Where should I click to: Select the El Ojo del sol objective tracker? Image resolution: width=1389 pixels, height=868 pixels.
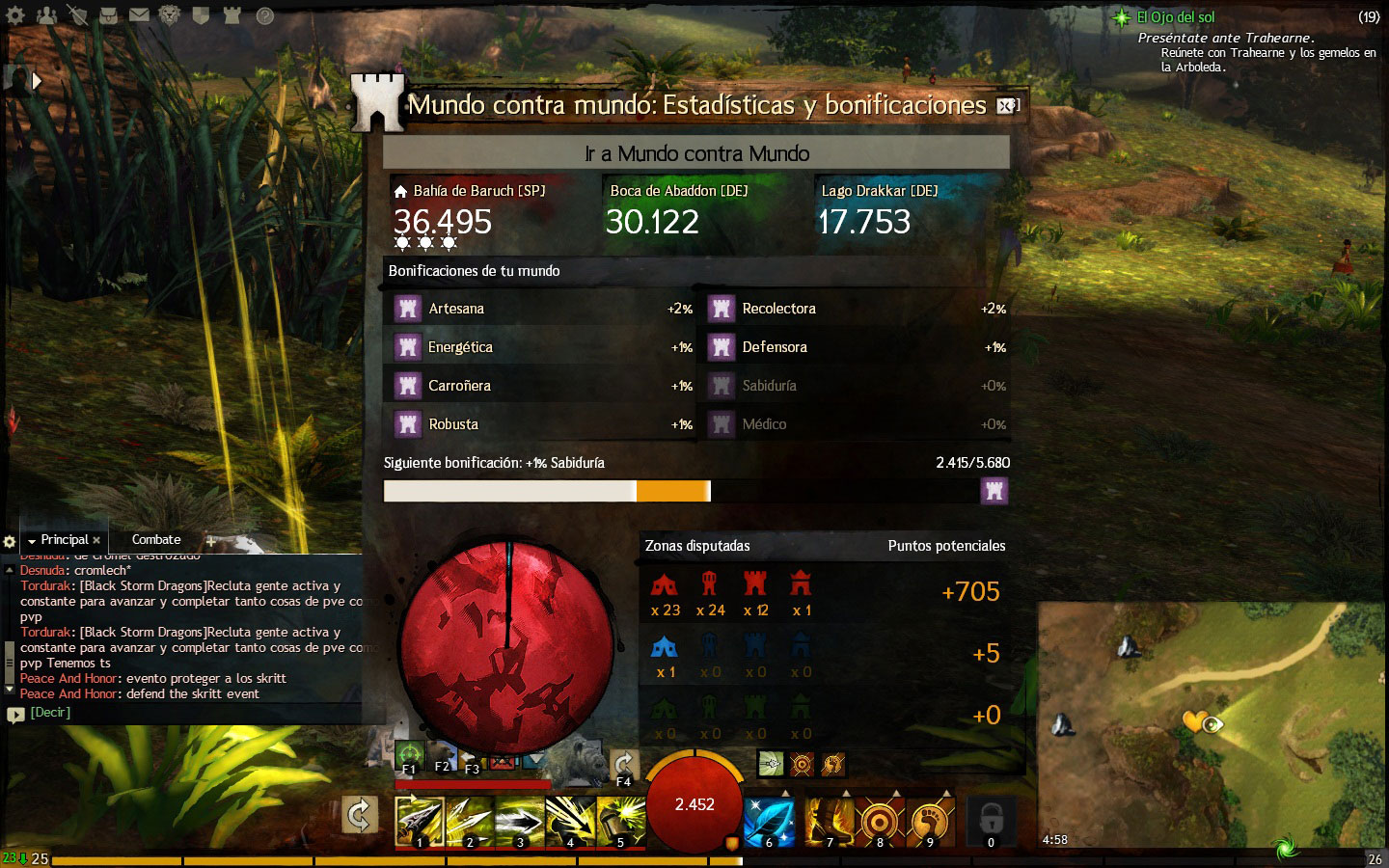[1175, 17]
